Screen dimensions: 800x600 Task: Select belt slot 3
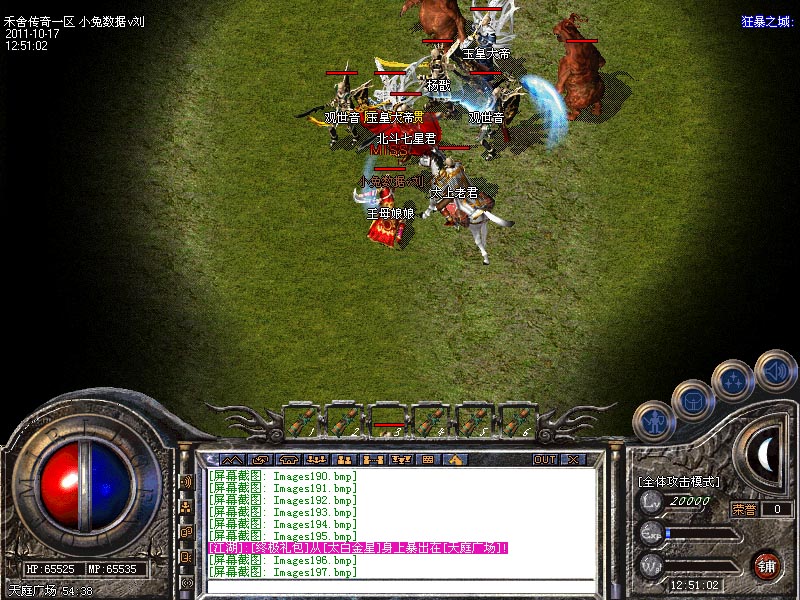point(389,418)
